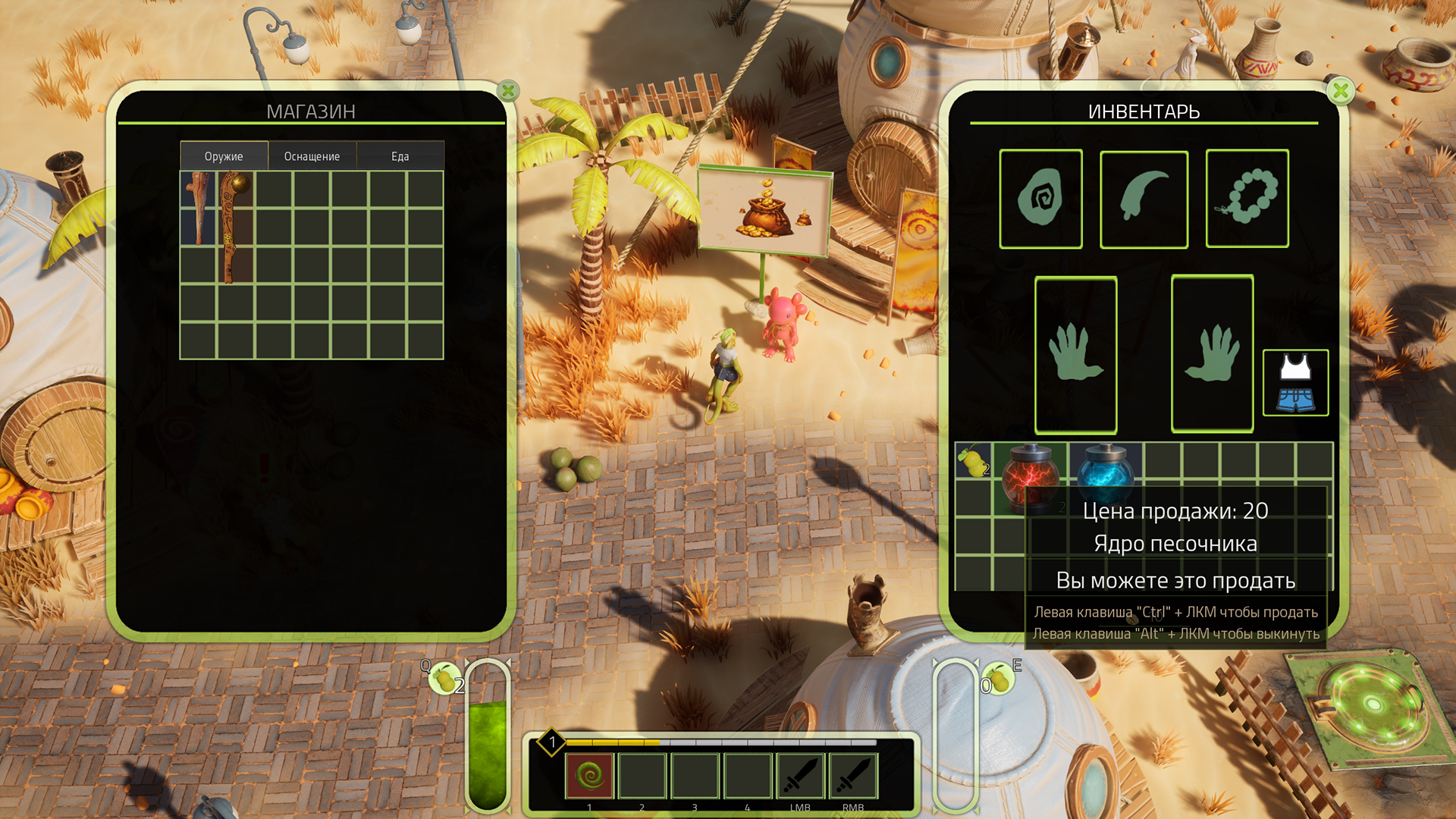Select the left hand weapon slot
The image size is (1456, 819).
click(x=1075, y=354)
